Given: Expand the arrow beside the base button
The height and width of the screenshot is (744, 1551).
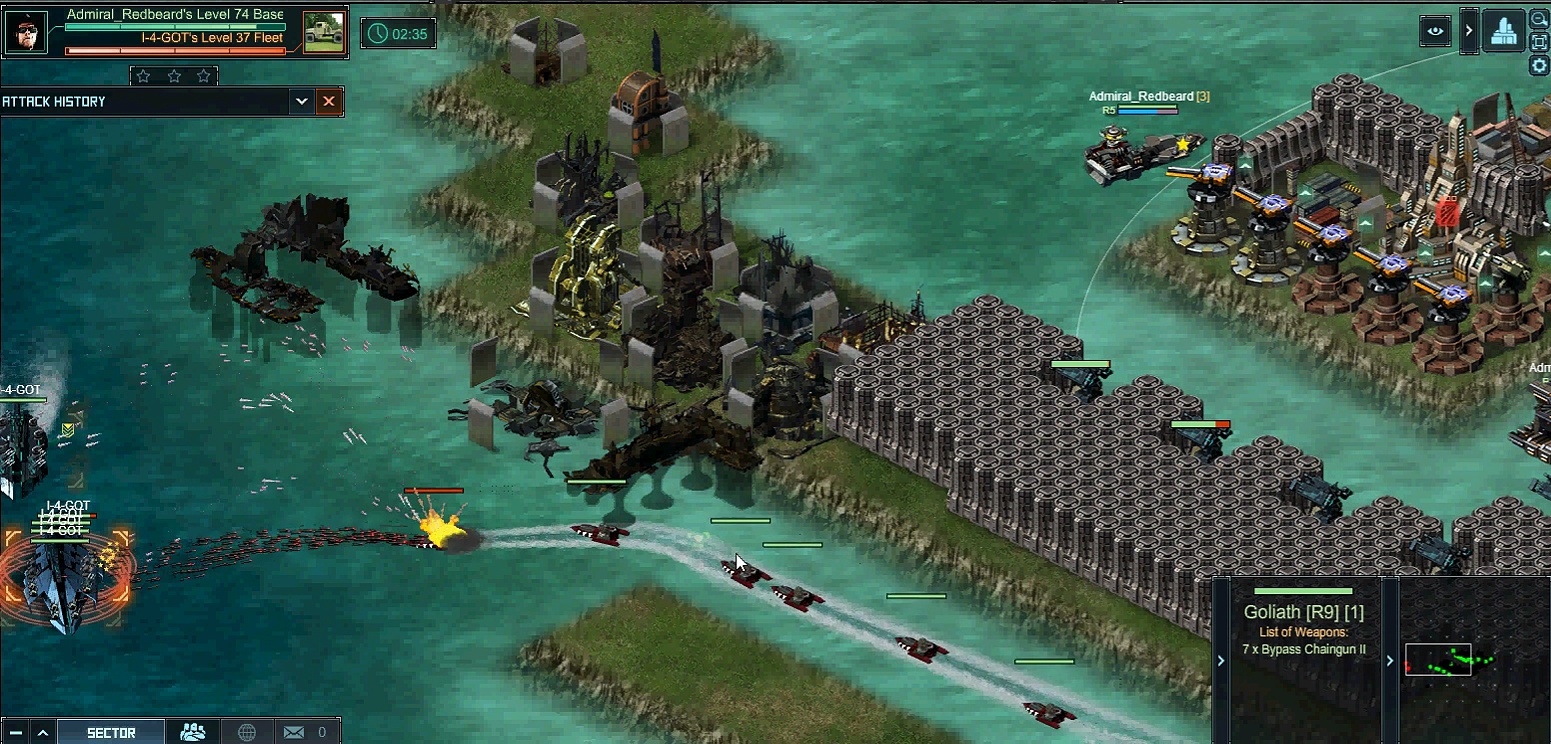Looking at the screenshot, I should pos(1468,31).
